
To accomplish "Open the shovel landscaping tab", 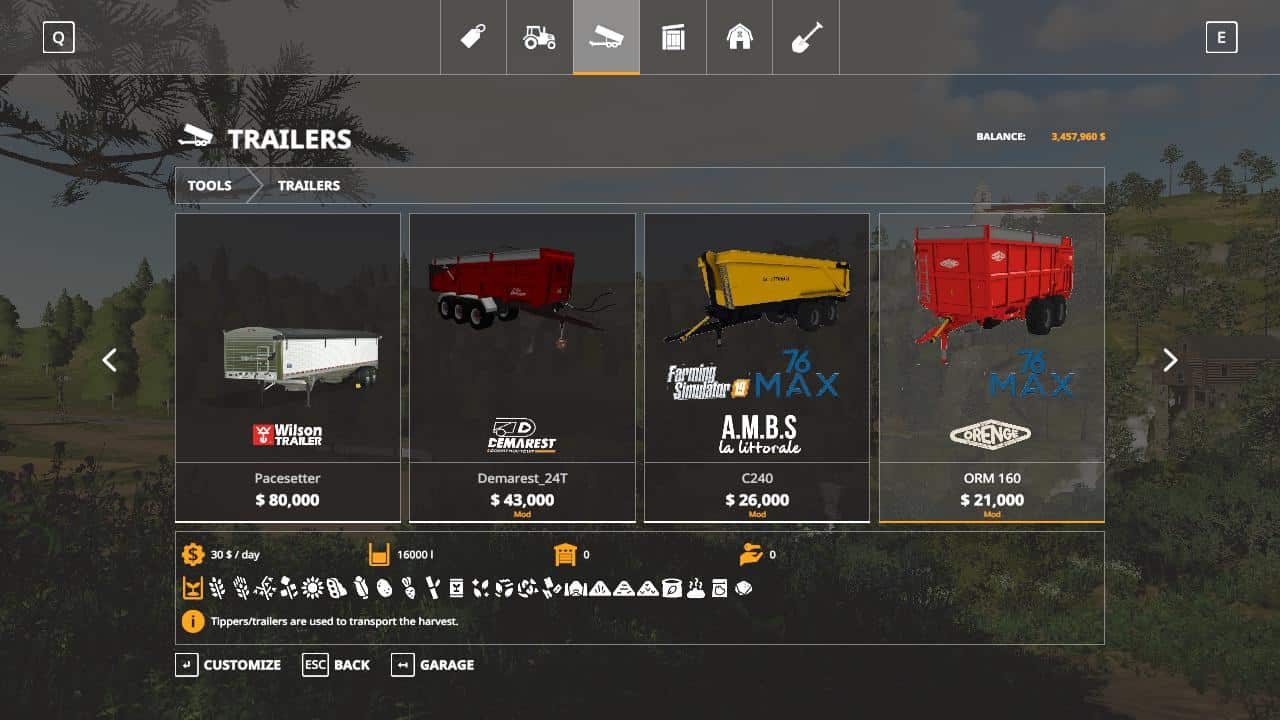I will (806, 38).
